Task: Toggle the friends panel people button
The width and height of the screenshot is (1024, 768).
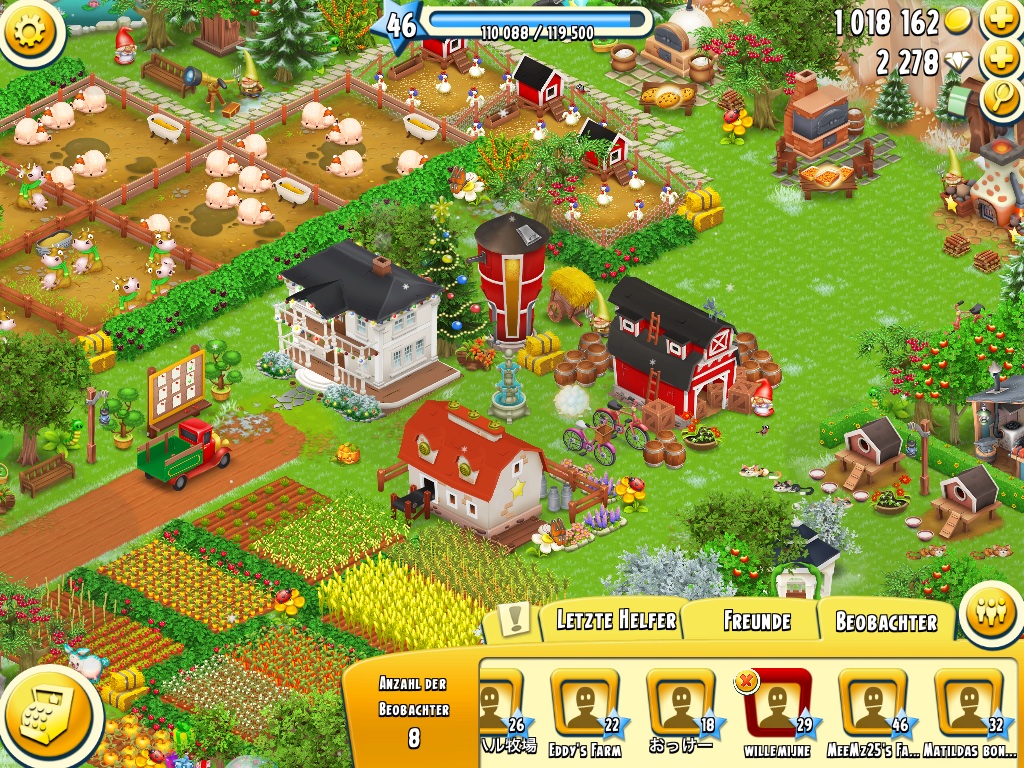Action: click(991, 614)
